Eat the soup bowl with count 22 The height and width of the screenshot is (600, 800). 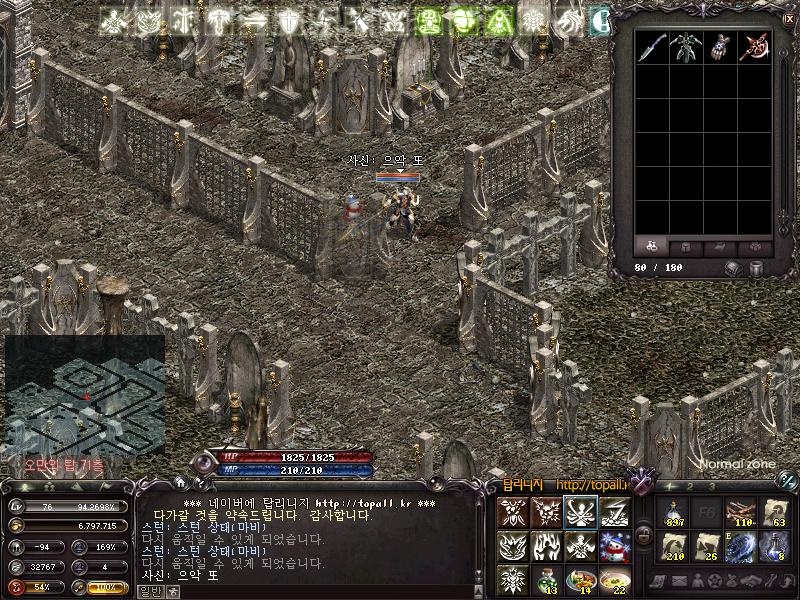tap(614, 580)
